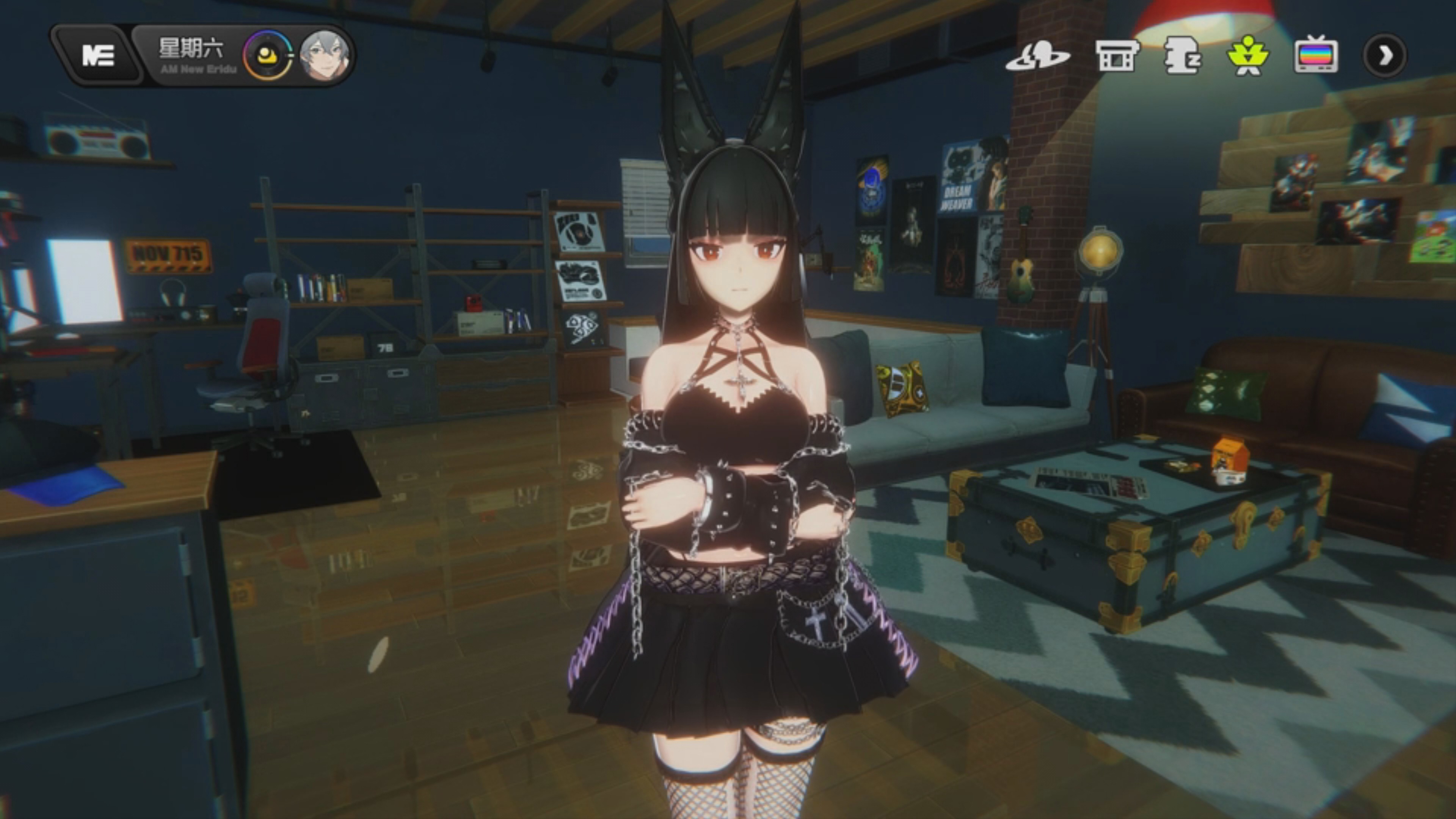Expand the toolbar with the arrow button

pos(1384,55)
